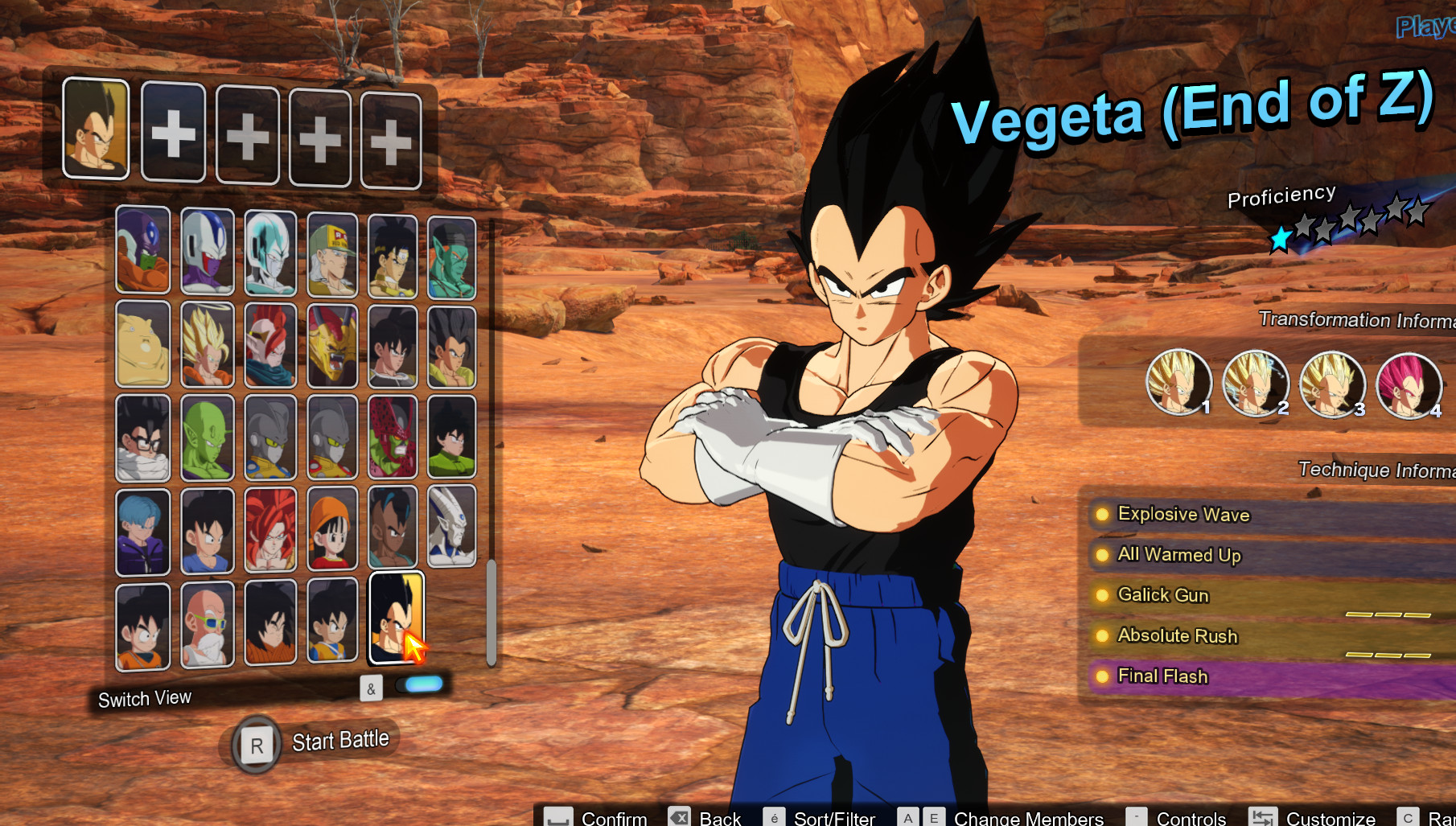1456x826 pixels.
Task: Open the Sort/Filter options
Action: click(833, 816)
